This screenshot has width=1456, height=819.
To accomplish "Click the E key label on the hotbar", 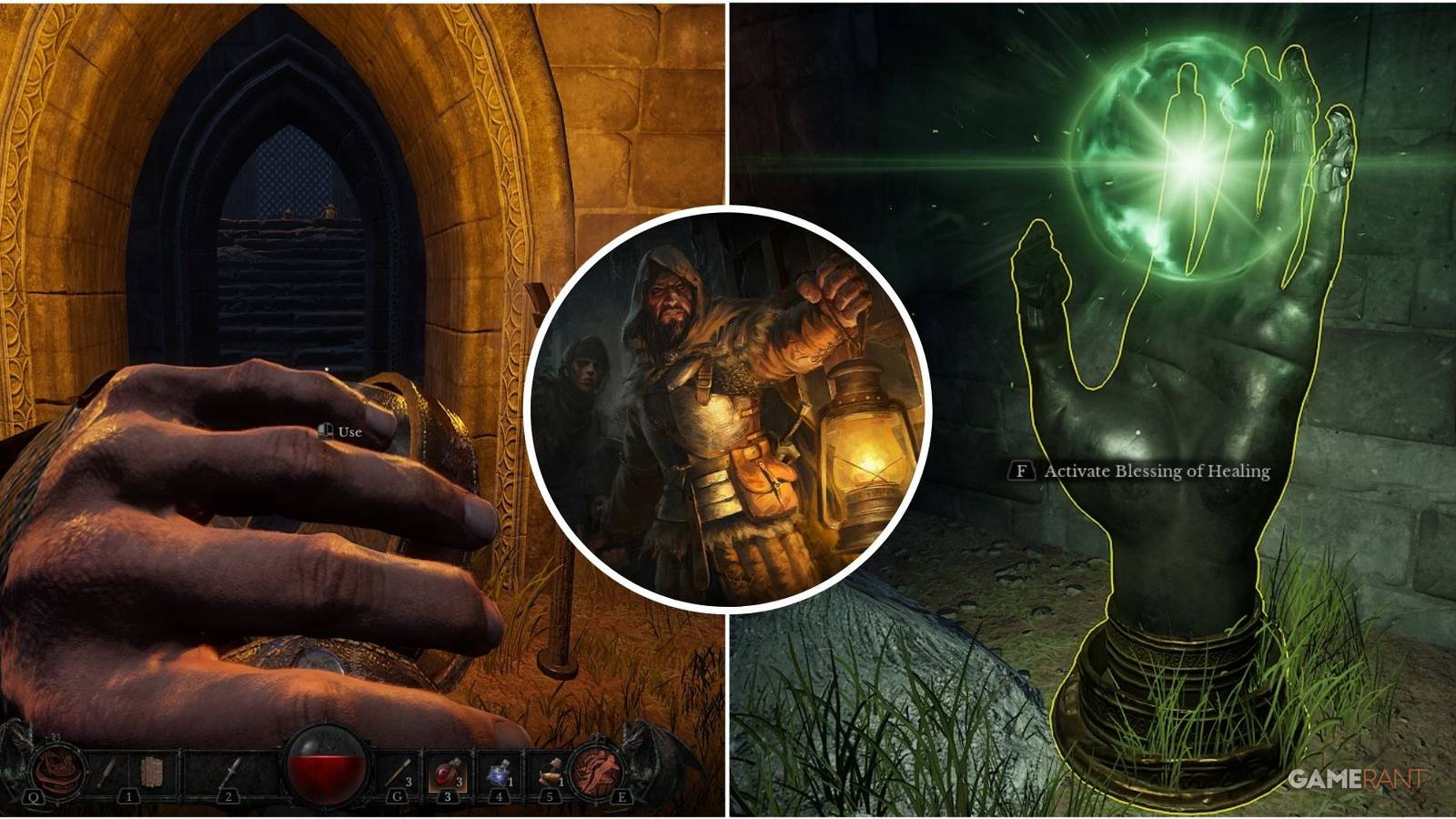I will [x=622, y=797].
